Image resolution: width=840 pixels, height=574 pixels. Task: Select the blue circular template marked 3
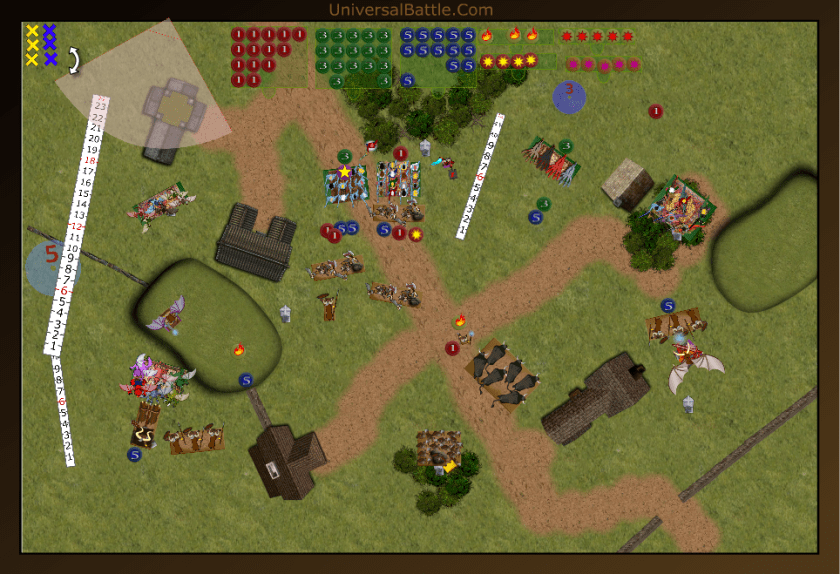tap(569, 96)
